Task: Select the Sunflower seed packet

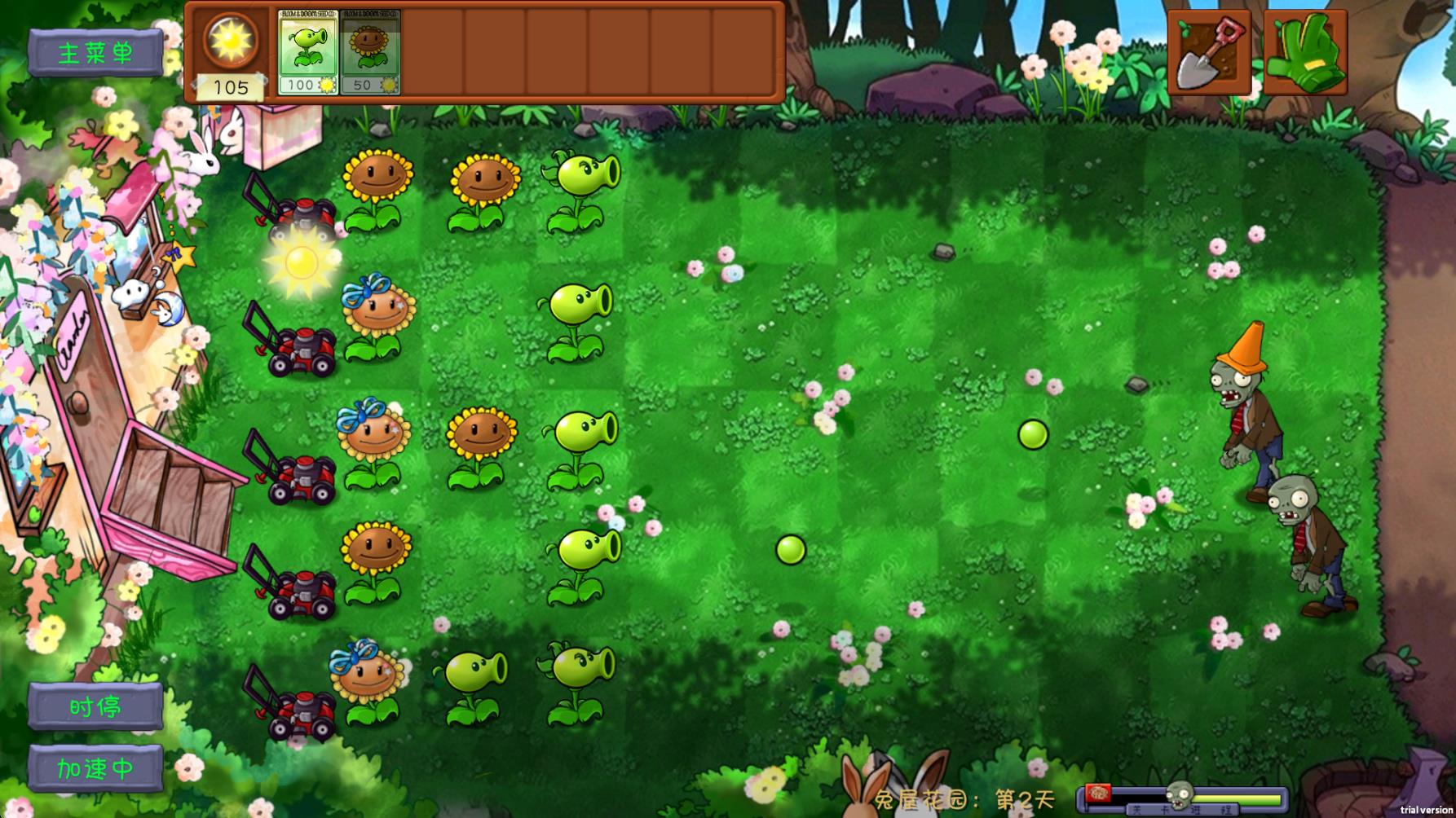Action: [x=371, y=51]
